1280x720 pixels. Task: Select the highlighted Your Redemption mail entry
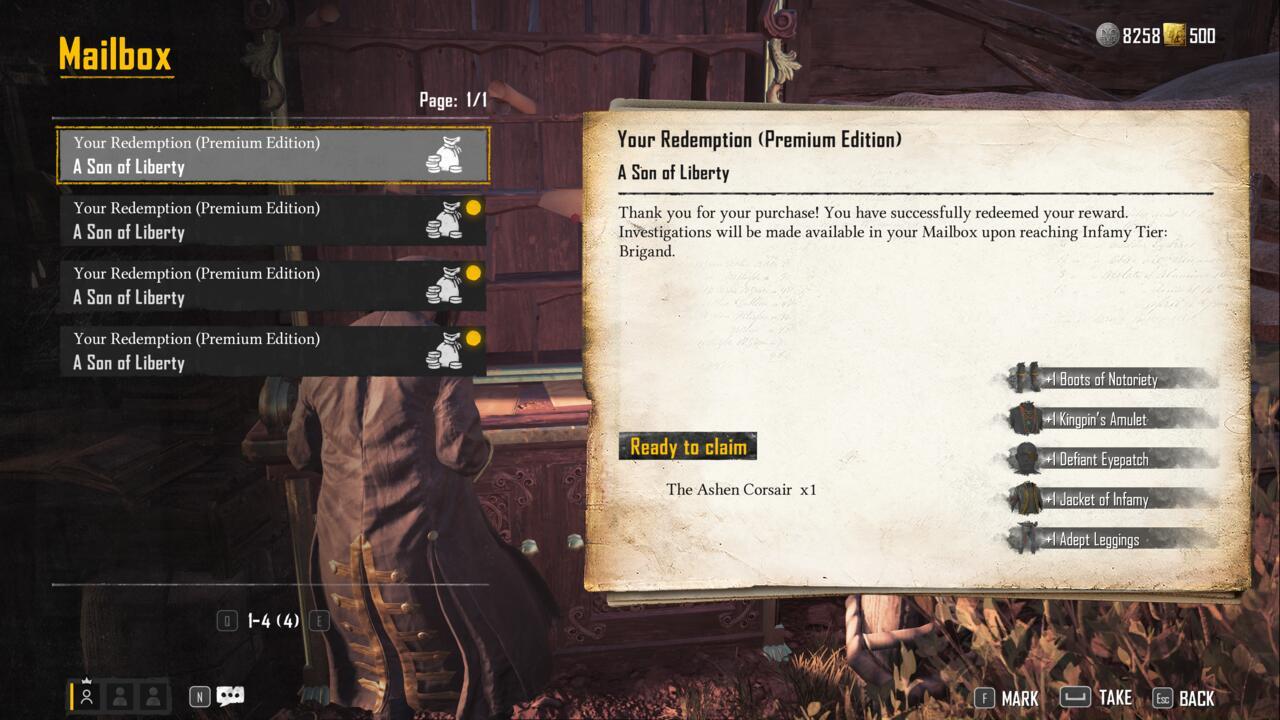click(x=272, y=155)
